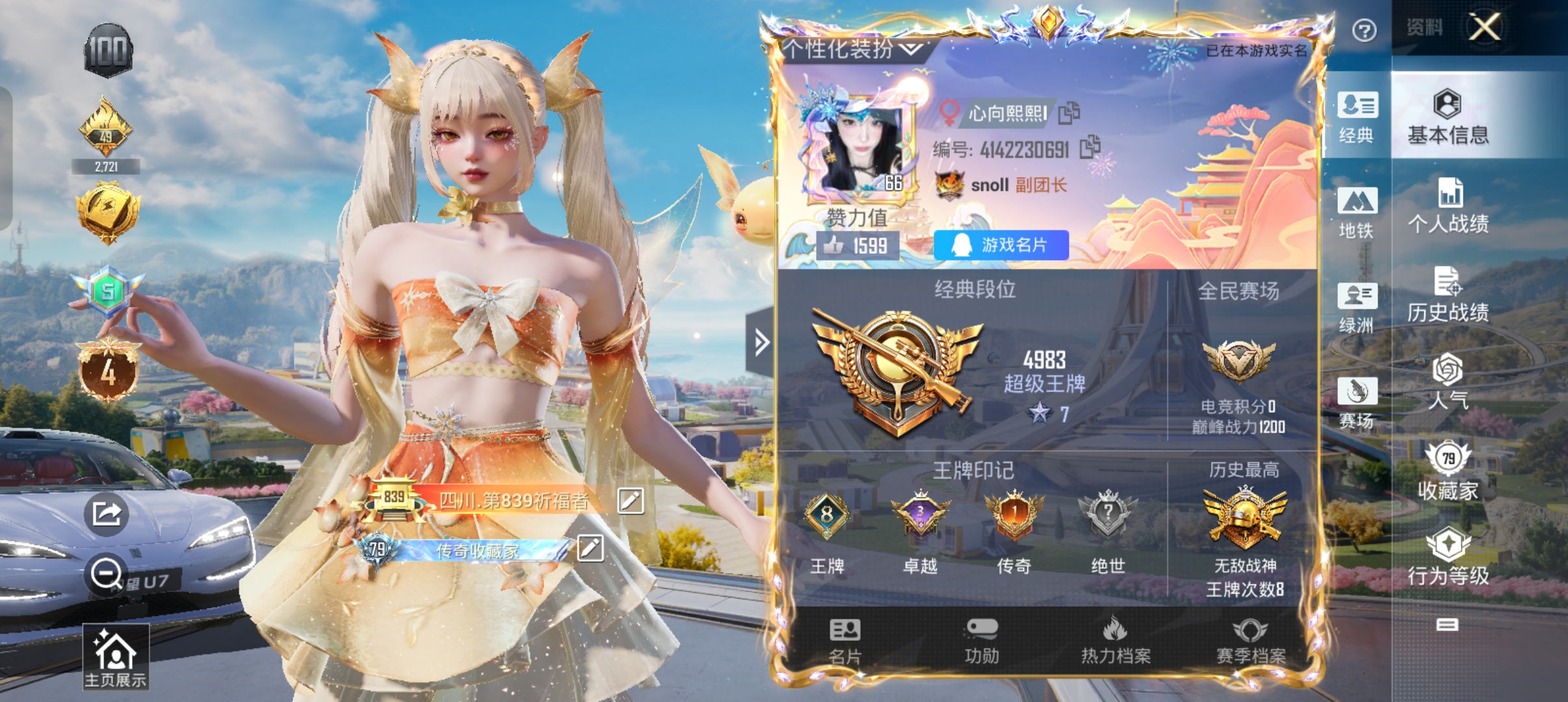Tap the 主页展示 homepage display button

point(115,657)
